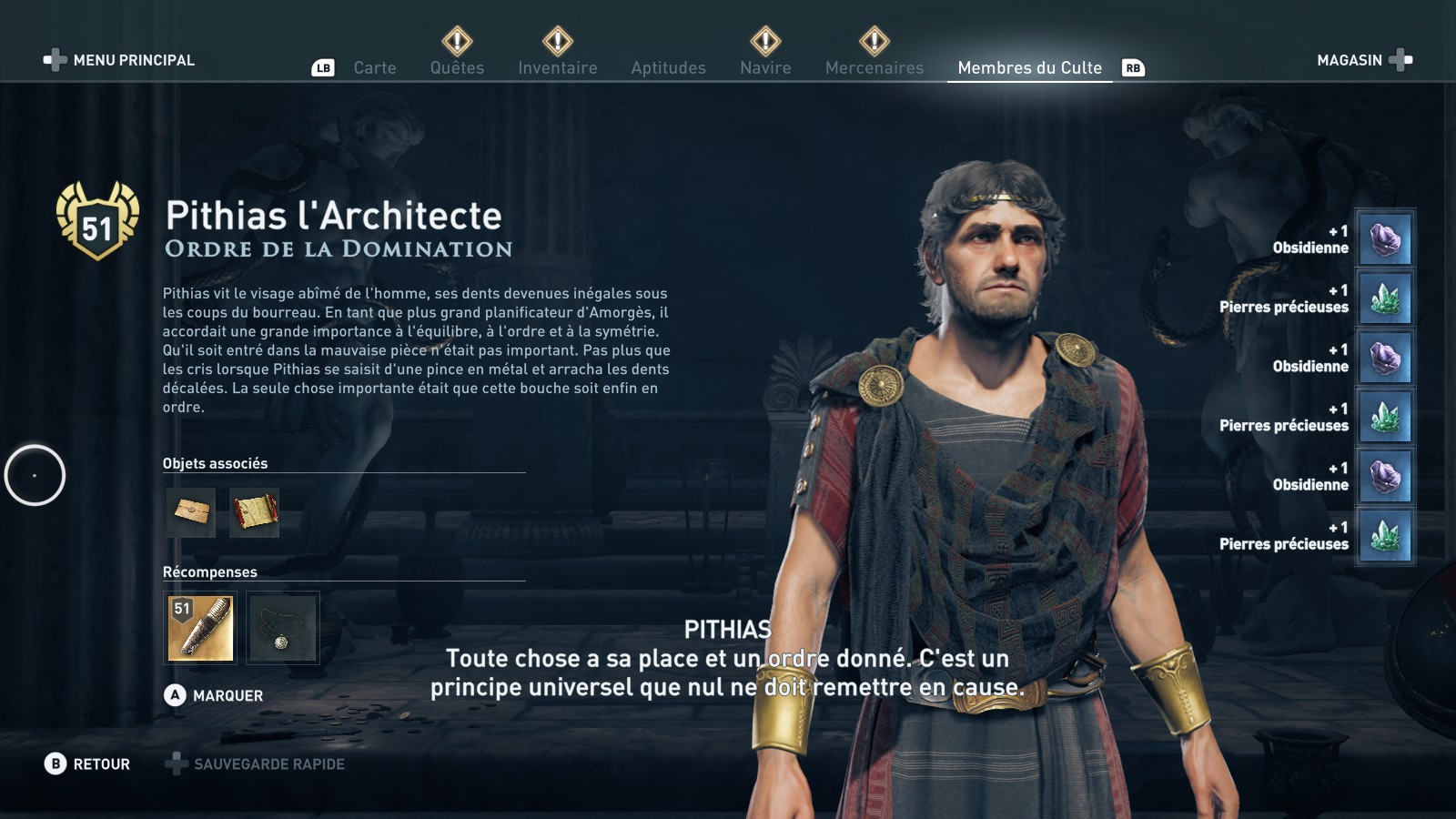This screenshot has width=1456, height=819.
Task: Click Retour to go back
Action: tap(88, 764)
